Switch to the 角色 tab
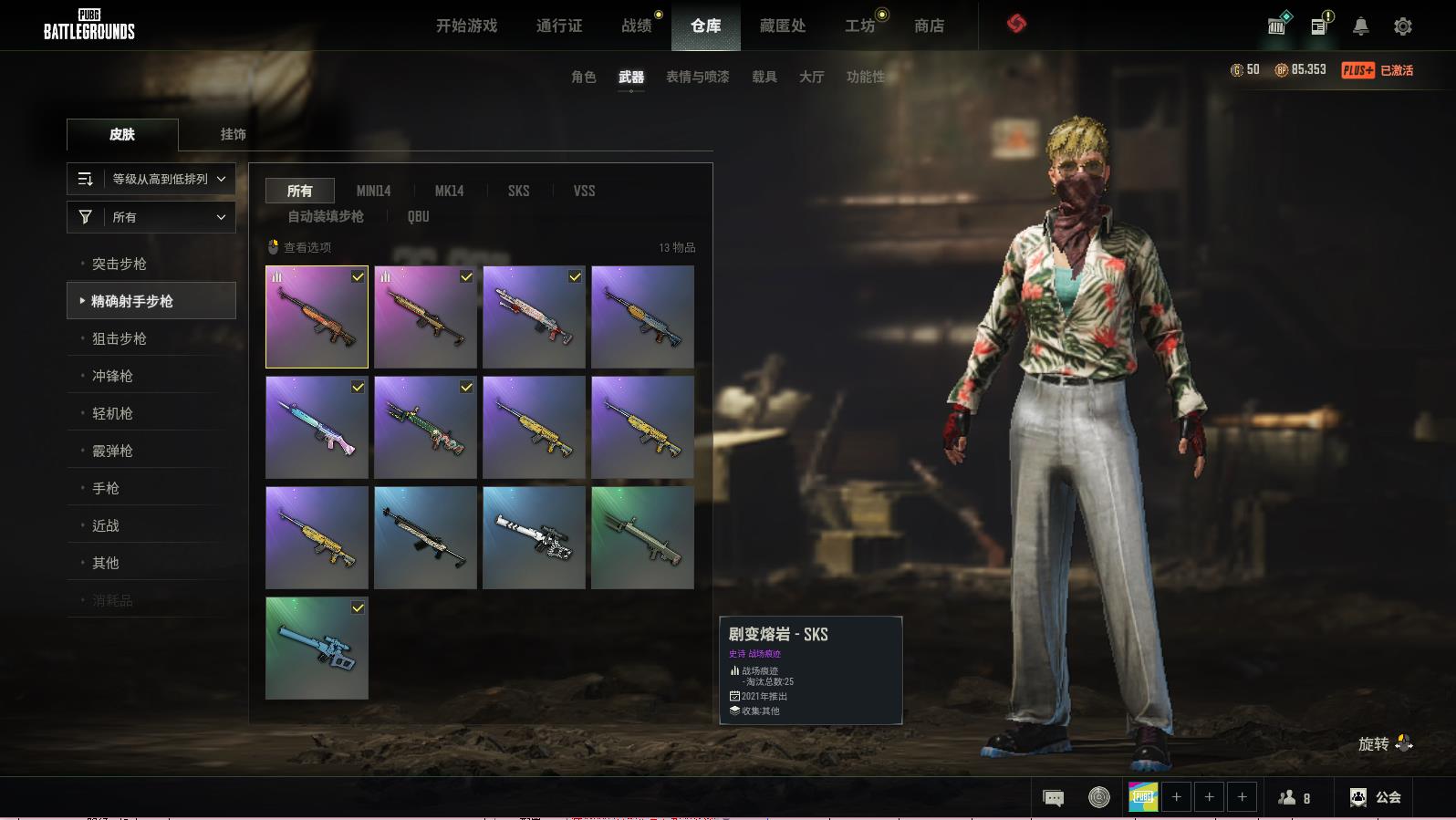1456x820 pixels. tap(583, 77)
